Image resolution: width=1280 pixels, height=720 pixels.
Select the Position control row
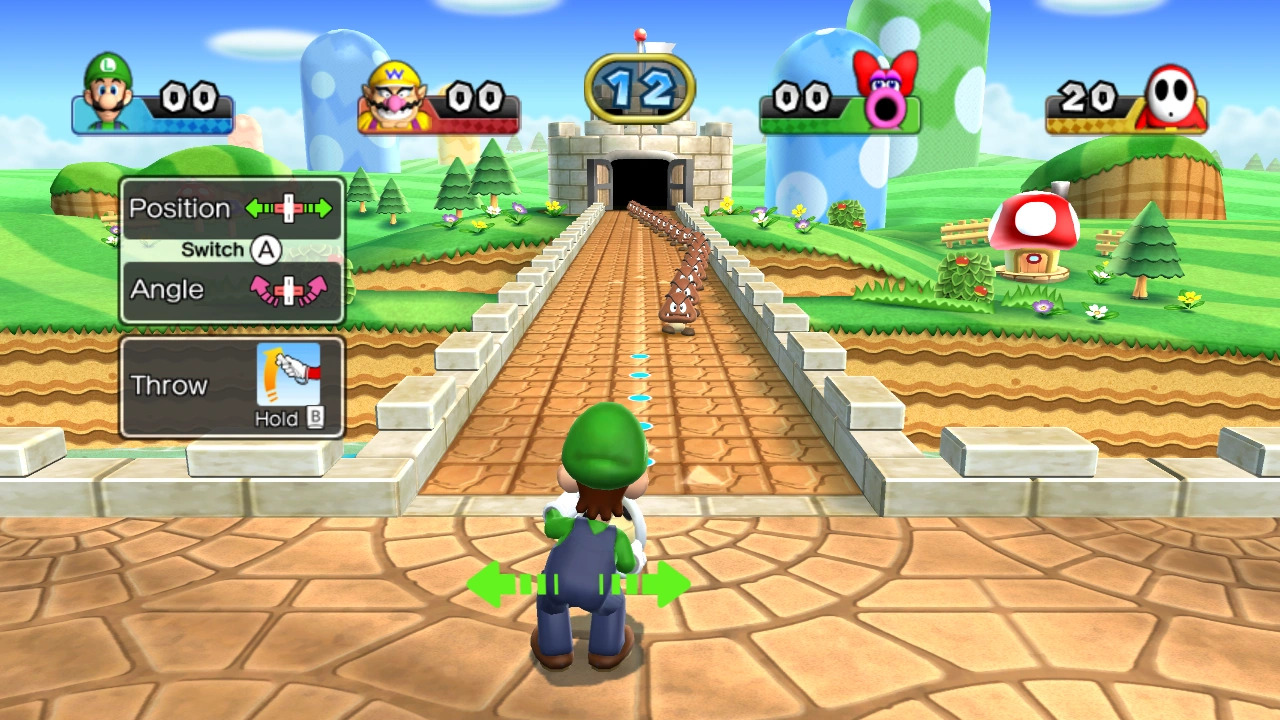[x=231, y=209]
